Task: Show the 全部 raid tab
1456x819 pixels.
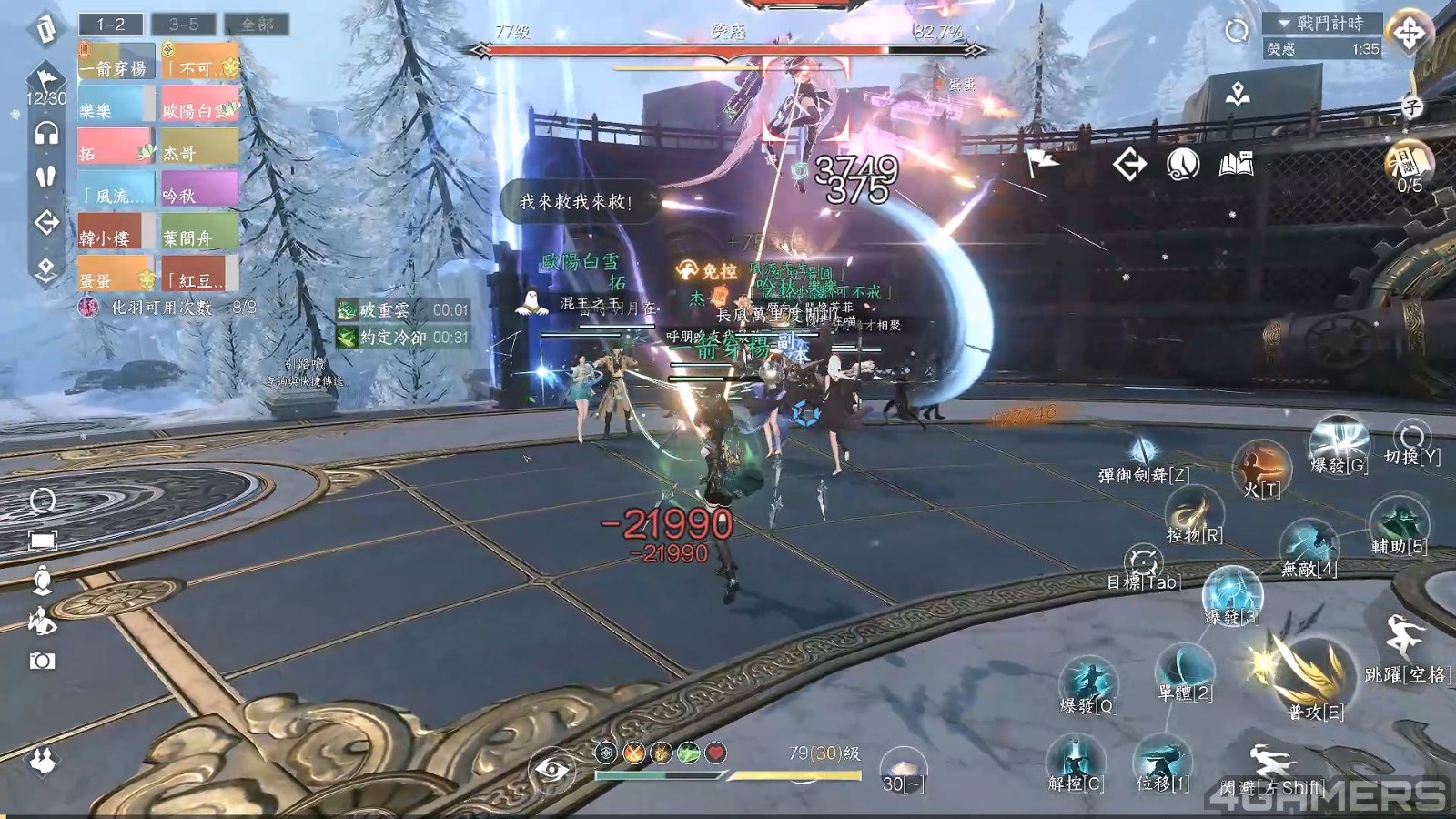Action: point(257,24)
